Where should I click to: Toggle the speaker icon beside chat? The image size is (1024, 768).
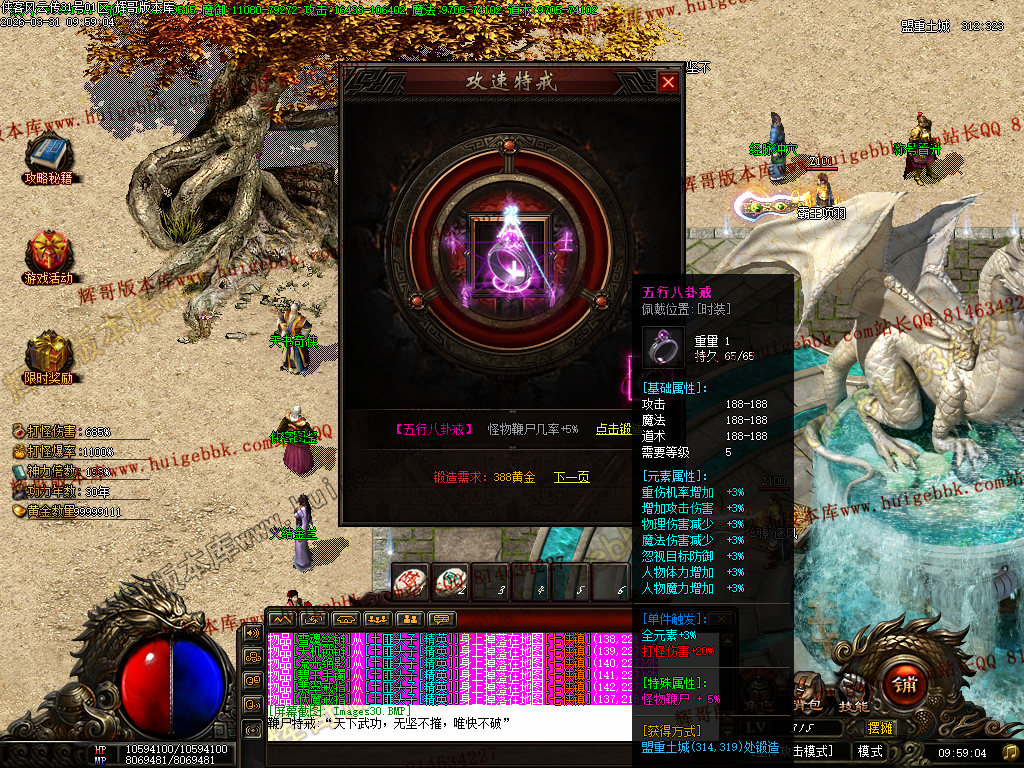tap(251, 634)
